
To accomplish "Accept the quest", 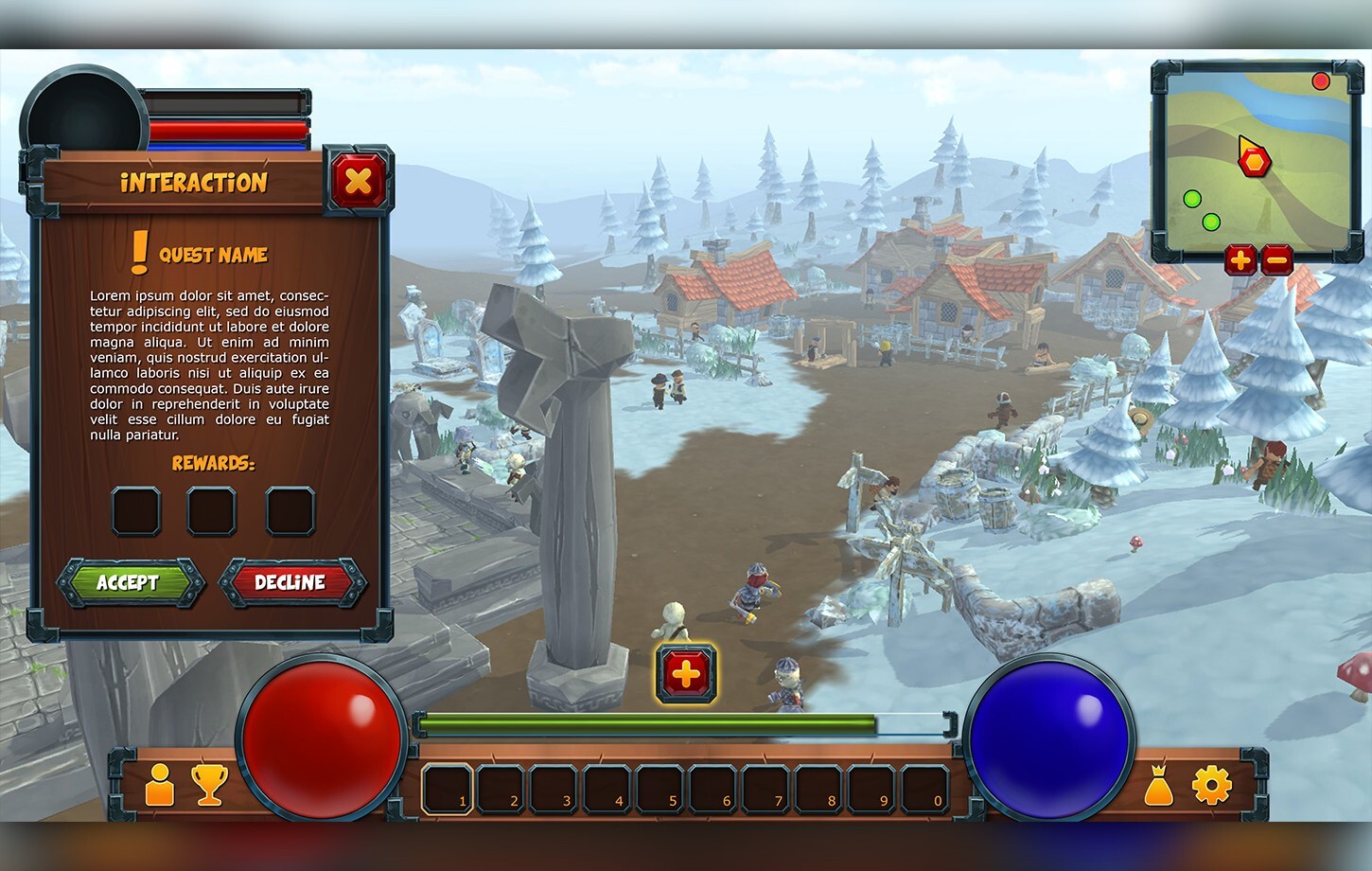I will tap(131, 583).
